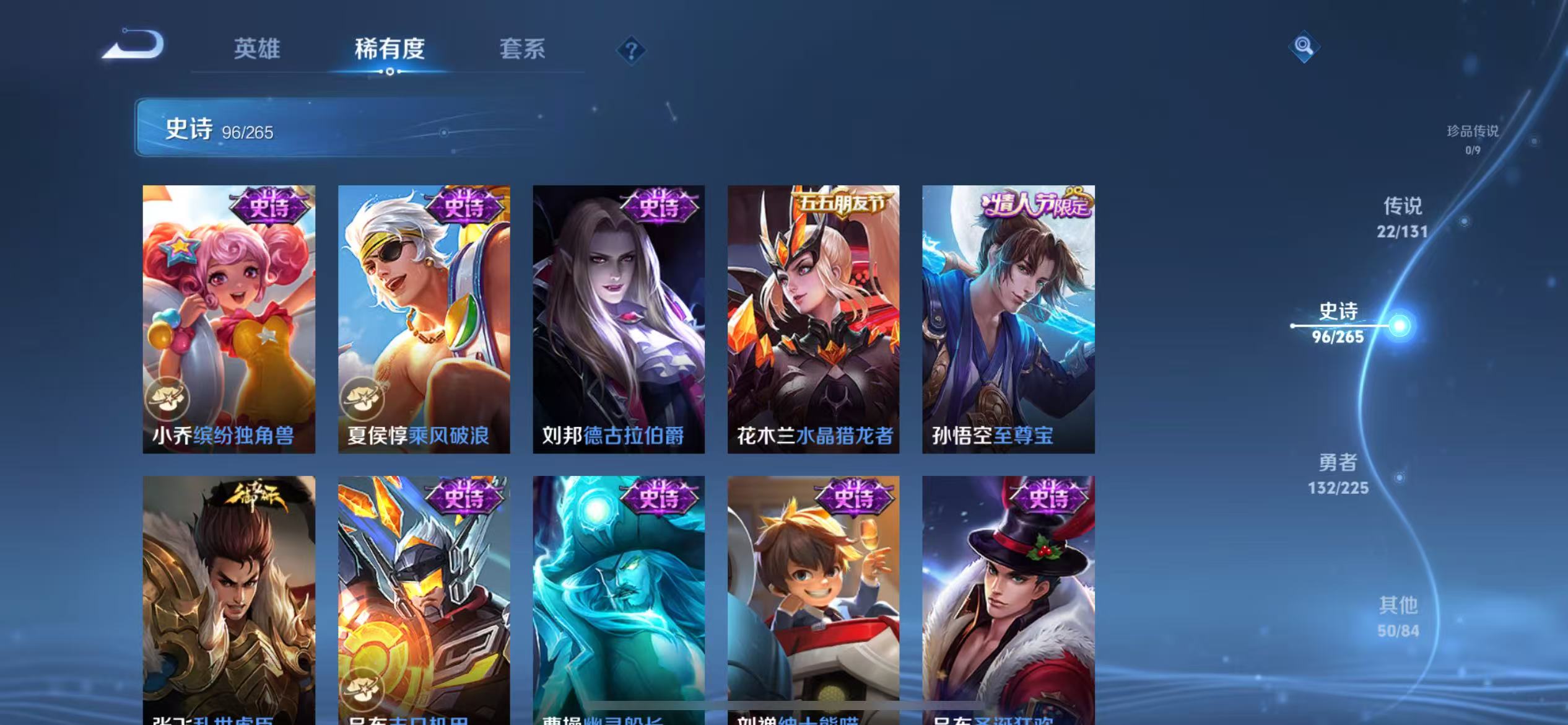
Task: Open the search magnifier icon
Action: click(x=1304, y=46)
